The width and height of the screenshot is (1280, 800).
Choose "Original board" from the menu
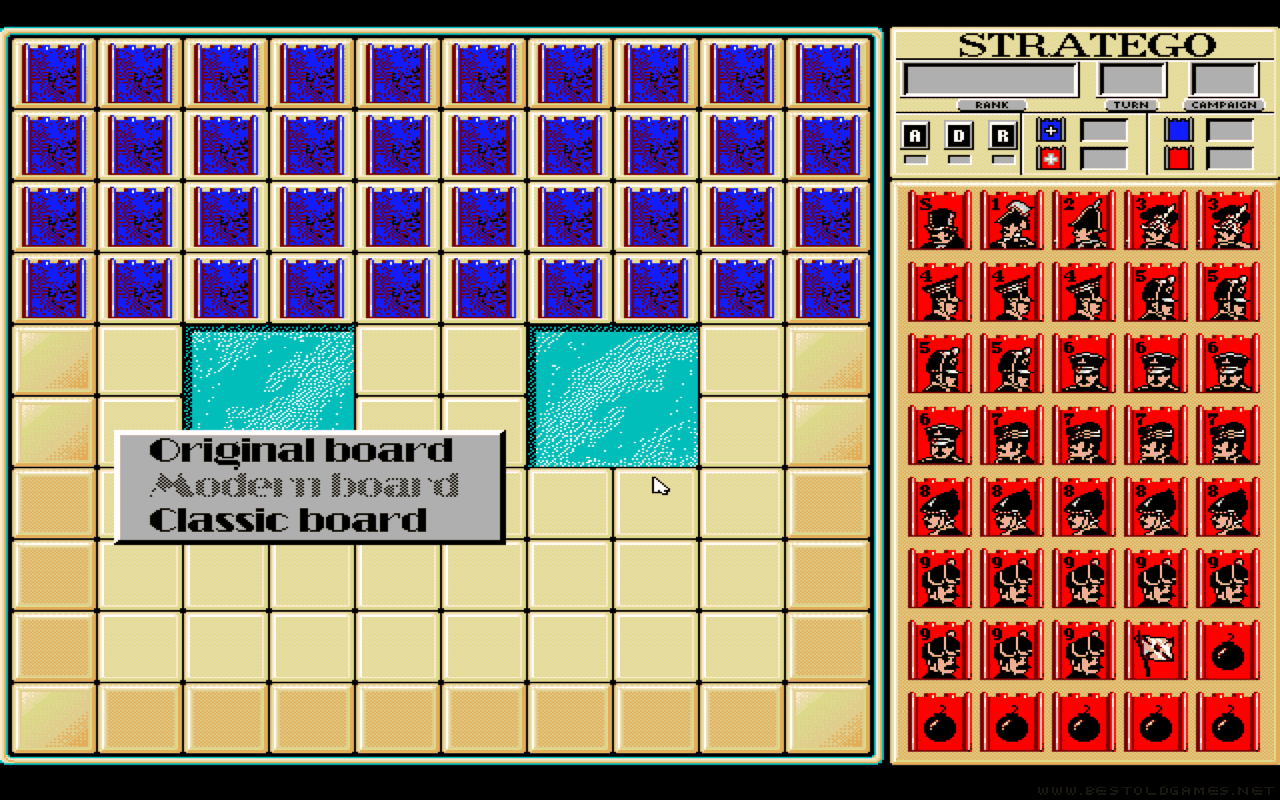pyautogui.click(x=300, y=450)
